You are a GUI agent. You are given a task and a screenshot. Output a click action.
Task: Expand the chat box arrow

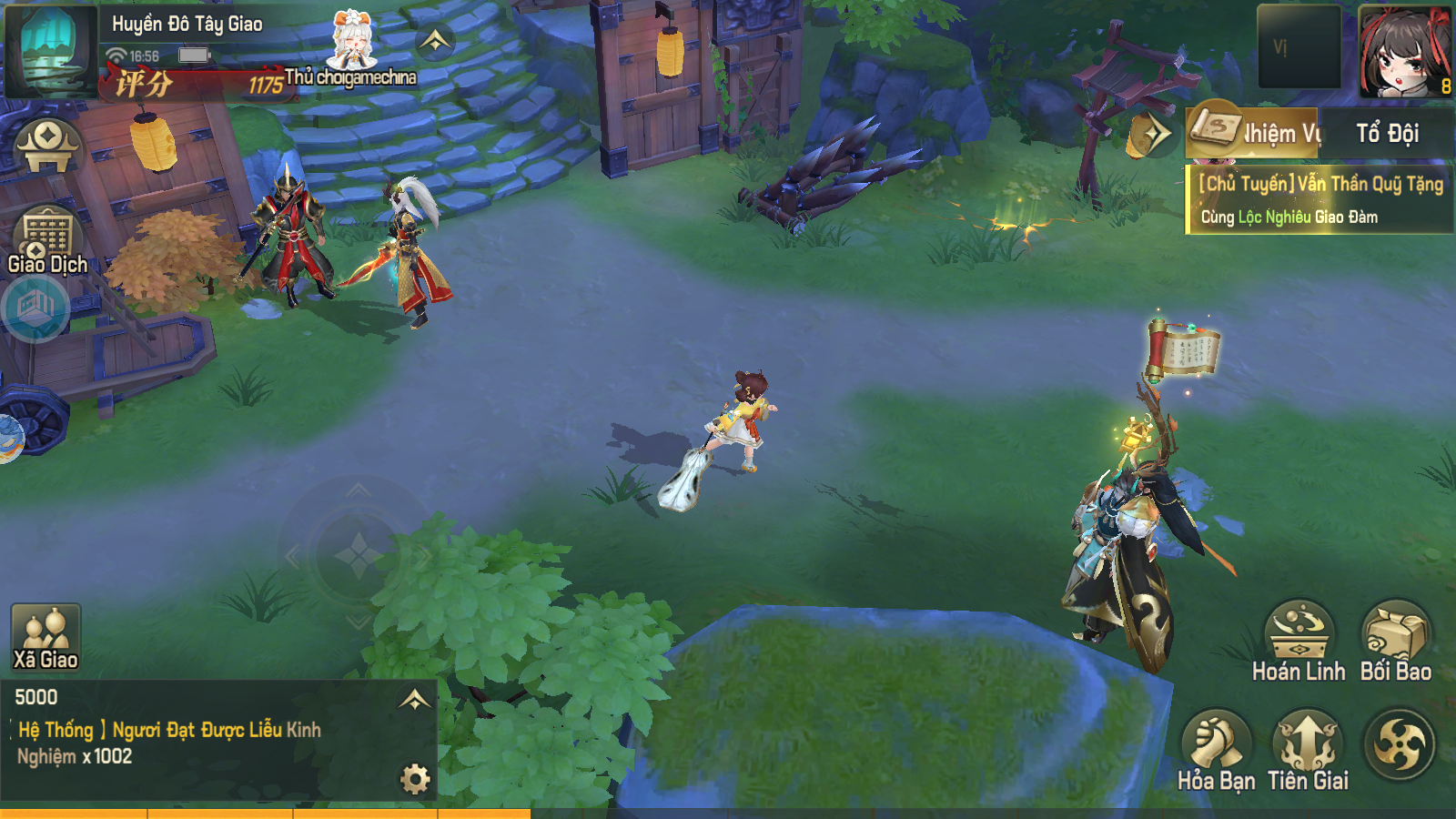(x=415, y=699)
